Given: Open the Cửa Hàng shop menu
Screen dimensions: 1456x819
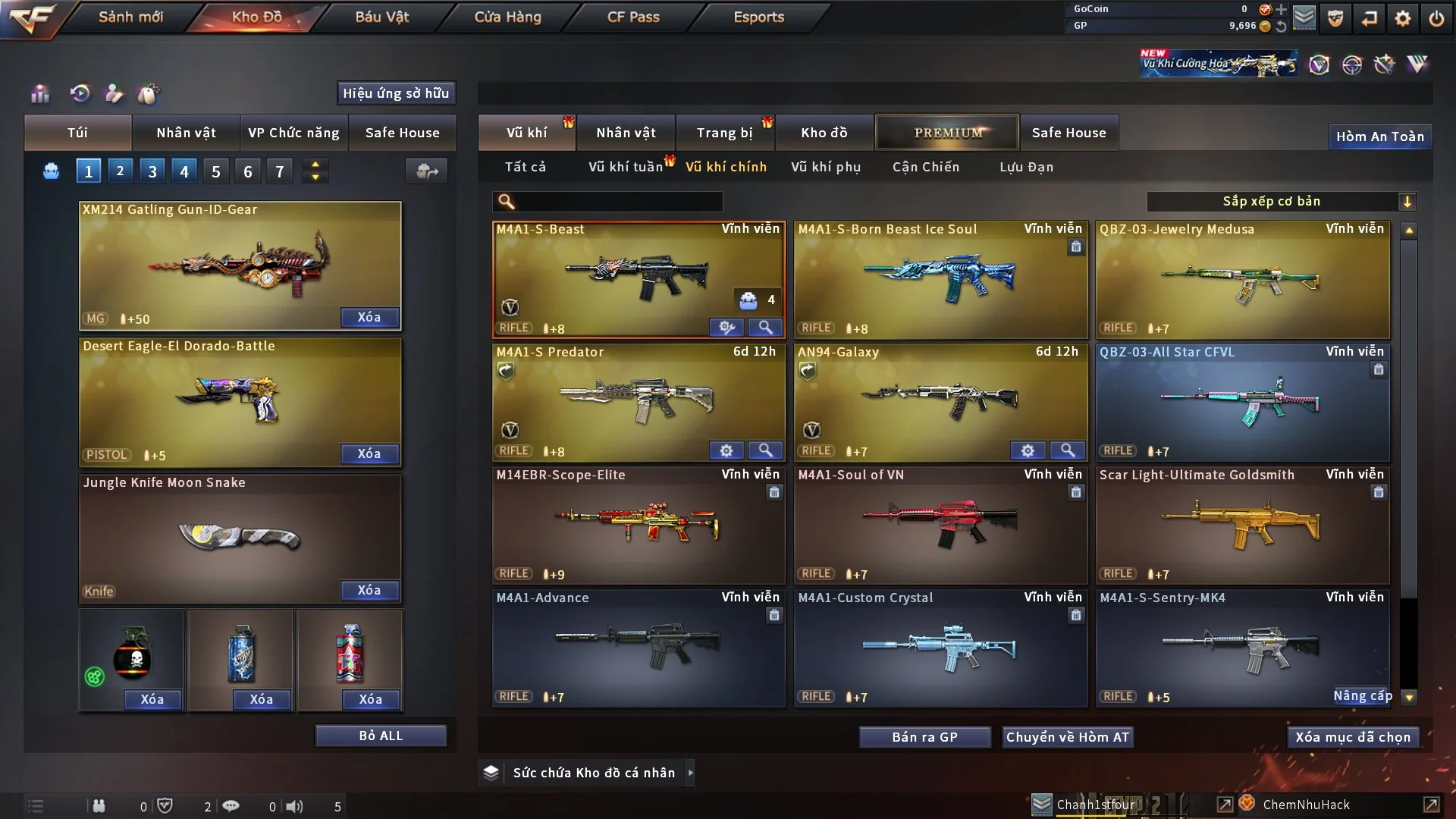Looking at the screenshot, I should coord(507,17).
